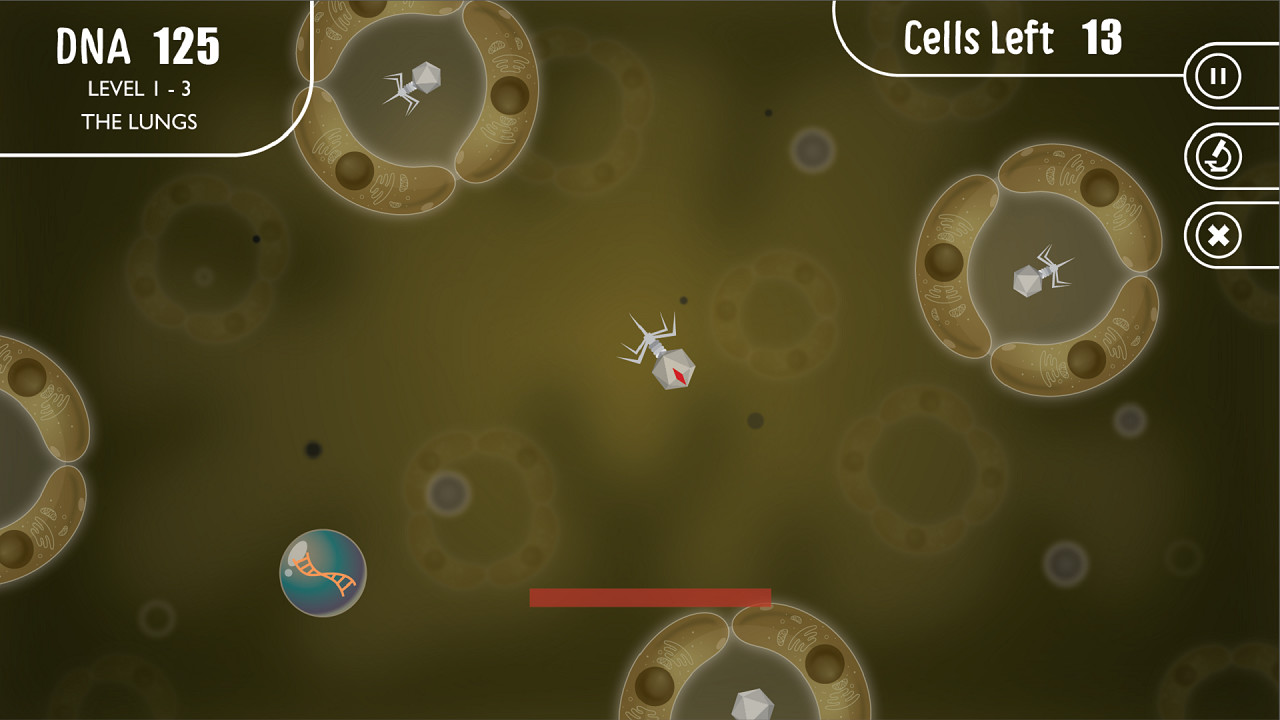Pause the game with the pause icon
The height and width of the screenshot is (720, 1280).
(1218, 75)
